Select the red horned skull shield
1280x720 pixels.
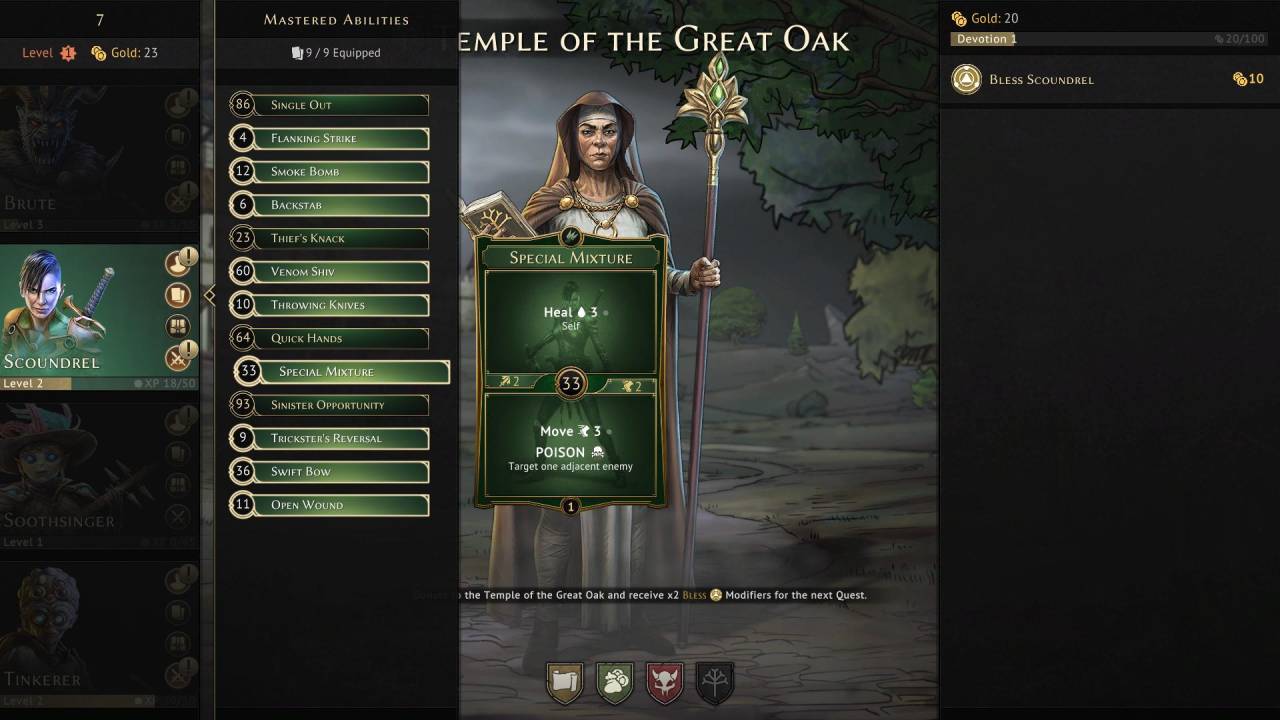click(x=665, y=683)
